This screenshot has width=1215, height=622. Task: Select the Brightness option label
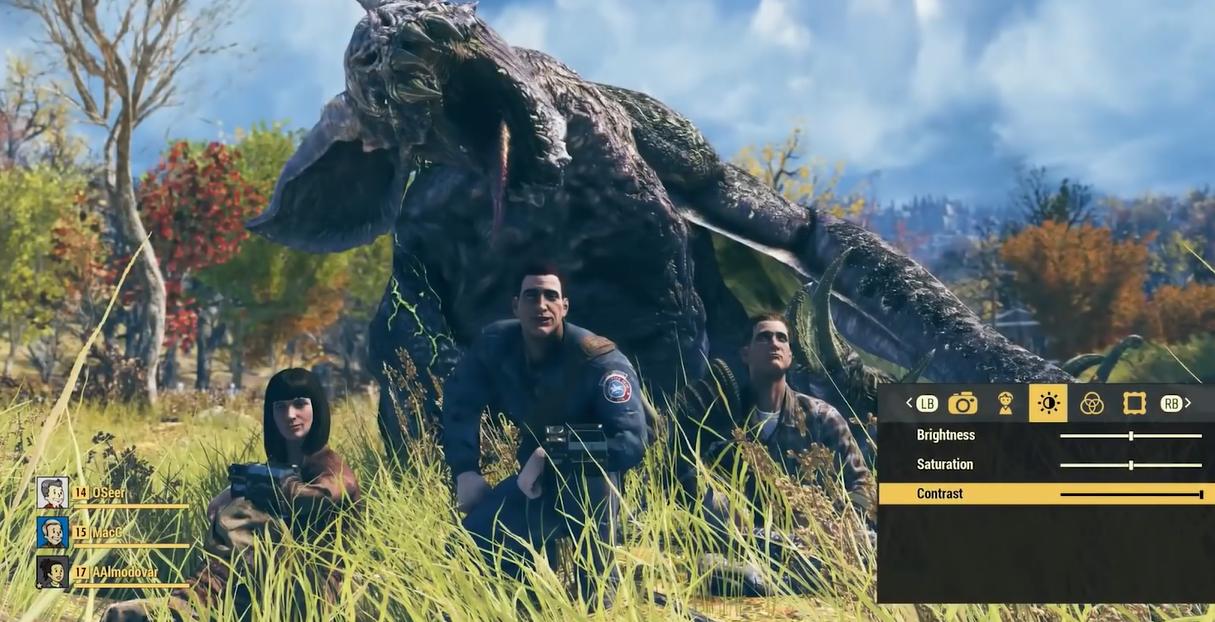[945, 436]
